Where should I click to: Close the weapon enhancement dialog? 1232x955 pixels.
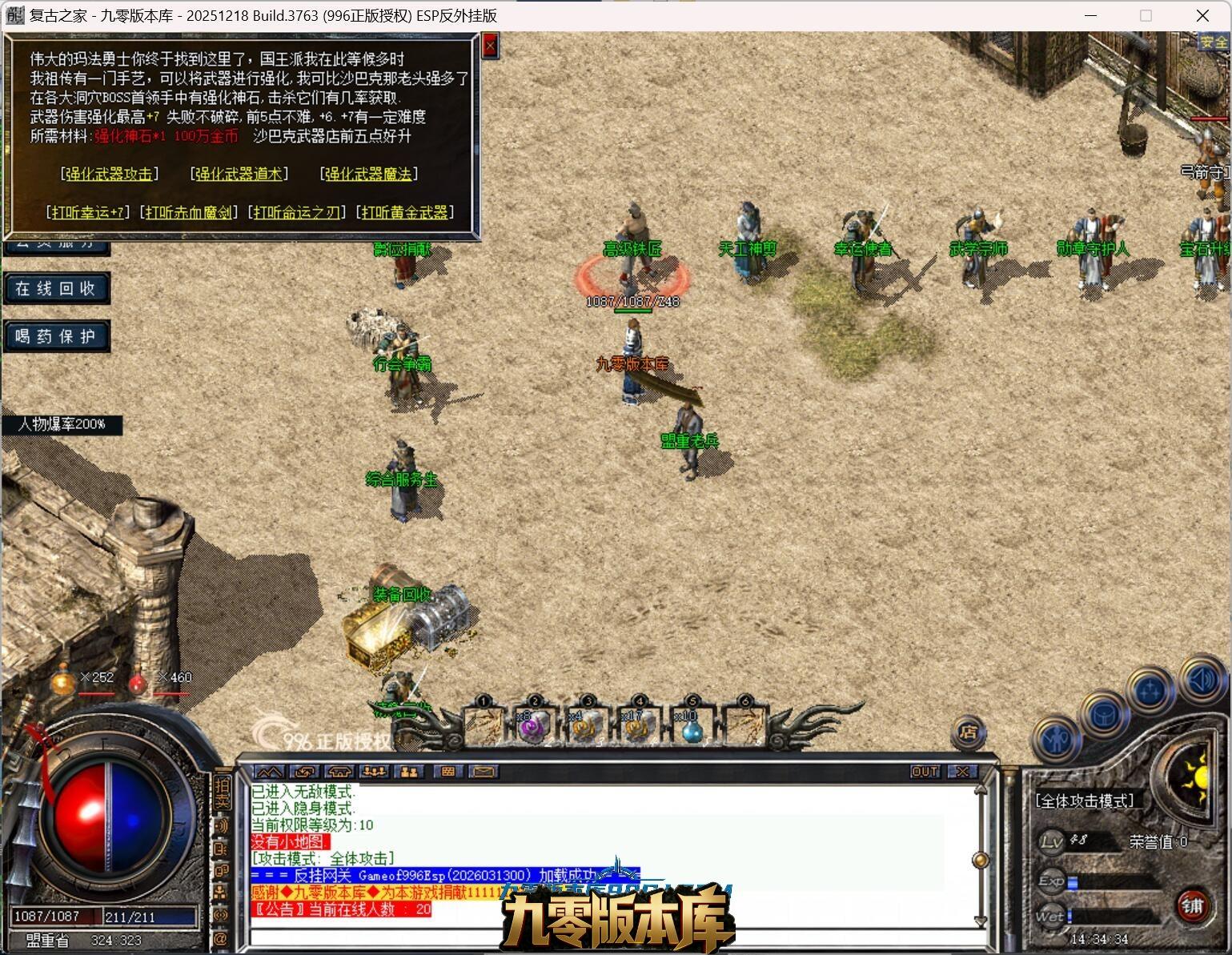tap(490, 46)
